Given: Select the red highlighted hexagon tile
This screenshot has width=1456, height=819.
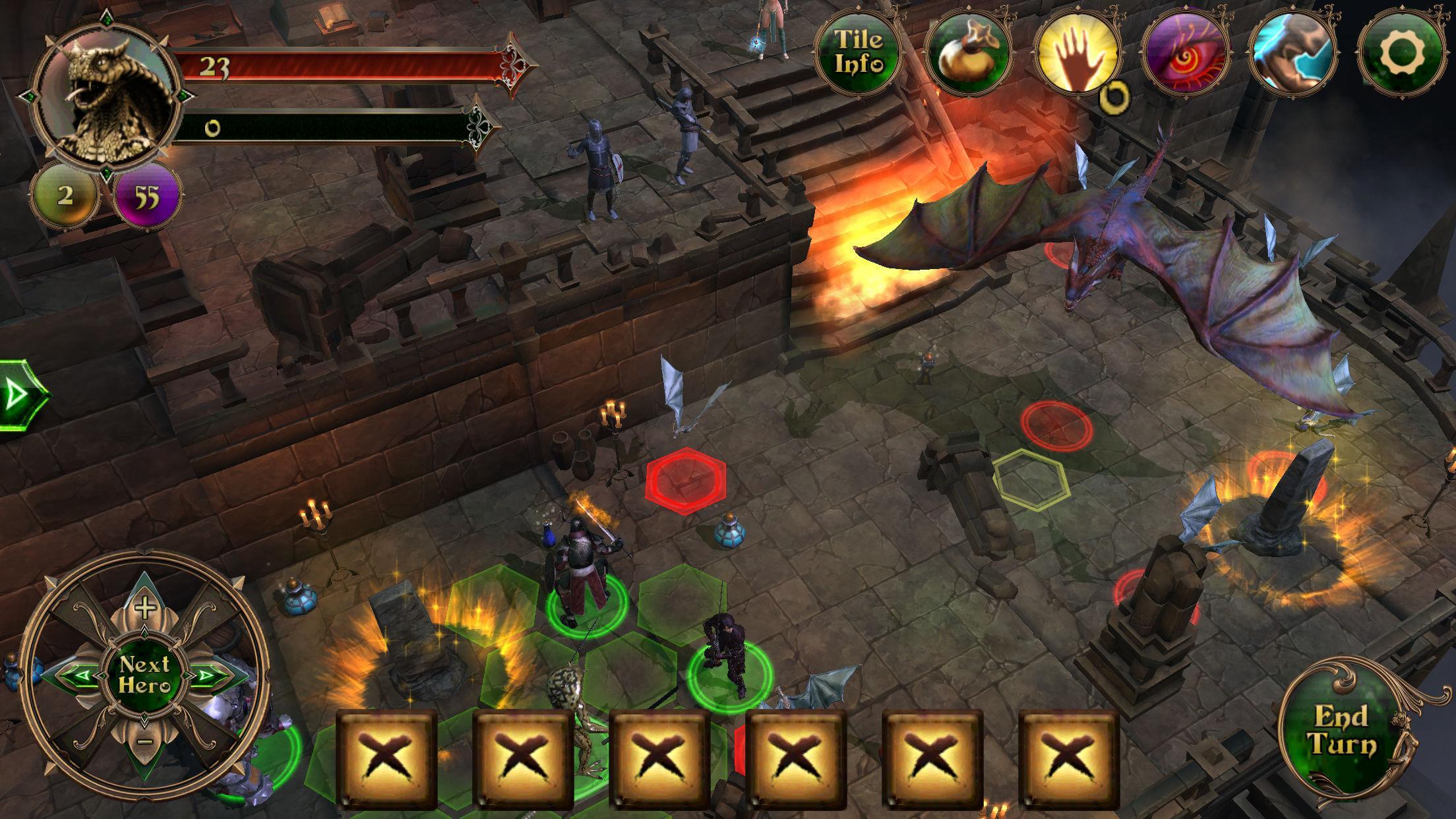Looking at the screenshot, I should 686,479.
